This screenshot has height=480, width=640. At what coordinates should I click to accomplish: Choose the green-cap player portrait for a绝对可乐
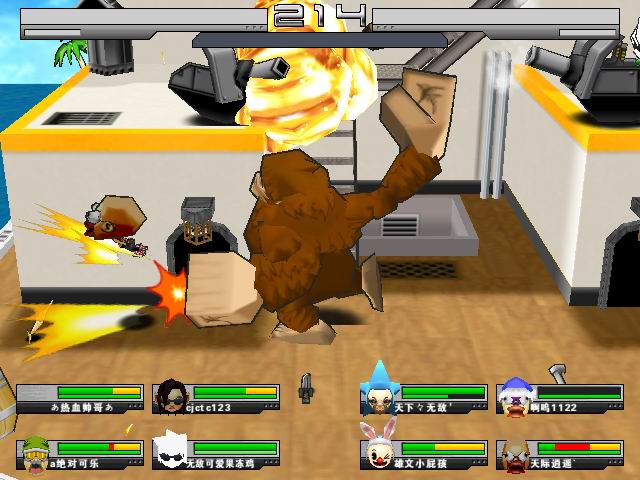[x=35, y=454]
